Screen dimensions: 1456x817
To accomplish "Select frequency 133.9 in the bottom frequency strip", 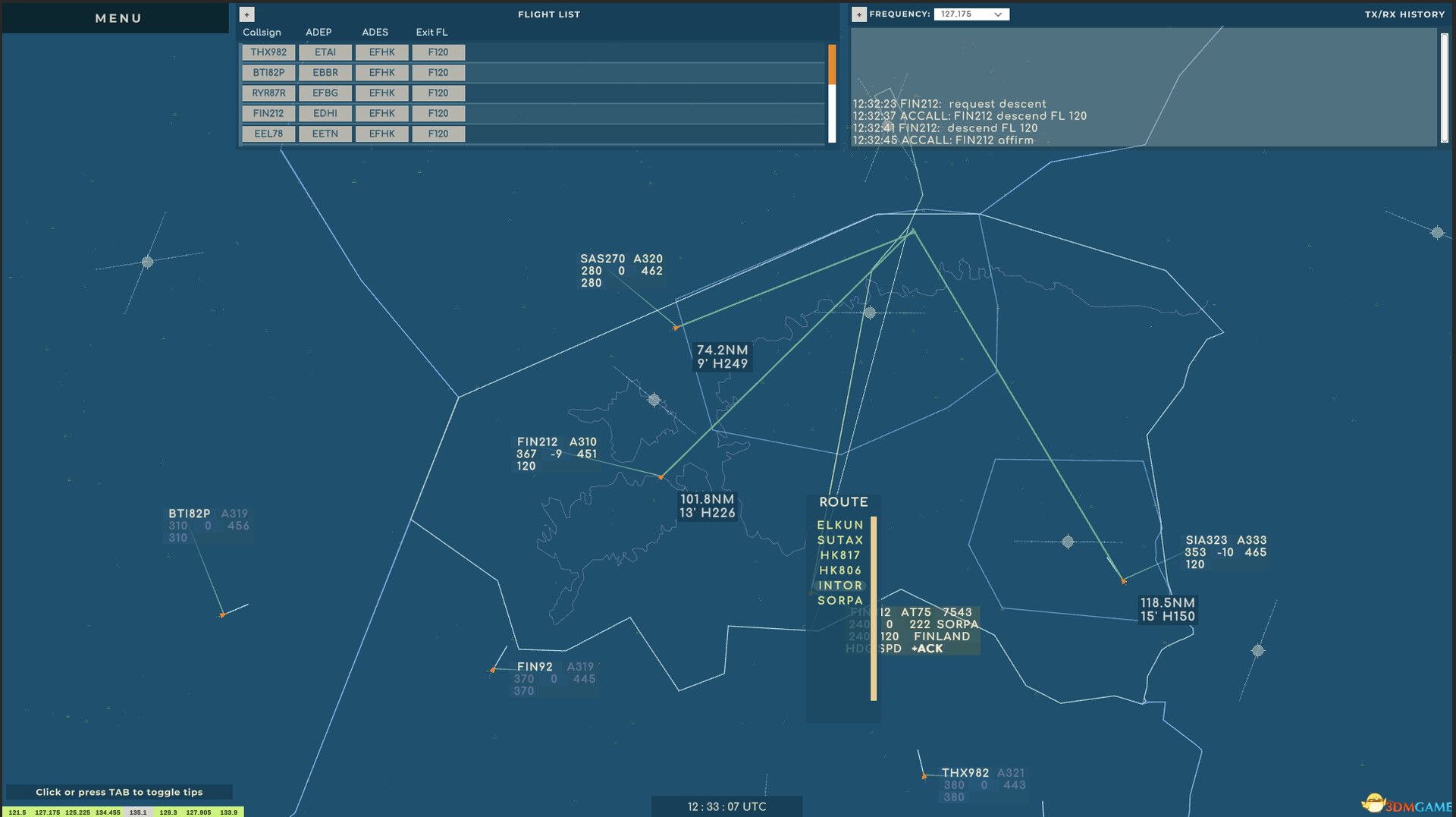I will pos(227,812).
